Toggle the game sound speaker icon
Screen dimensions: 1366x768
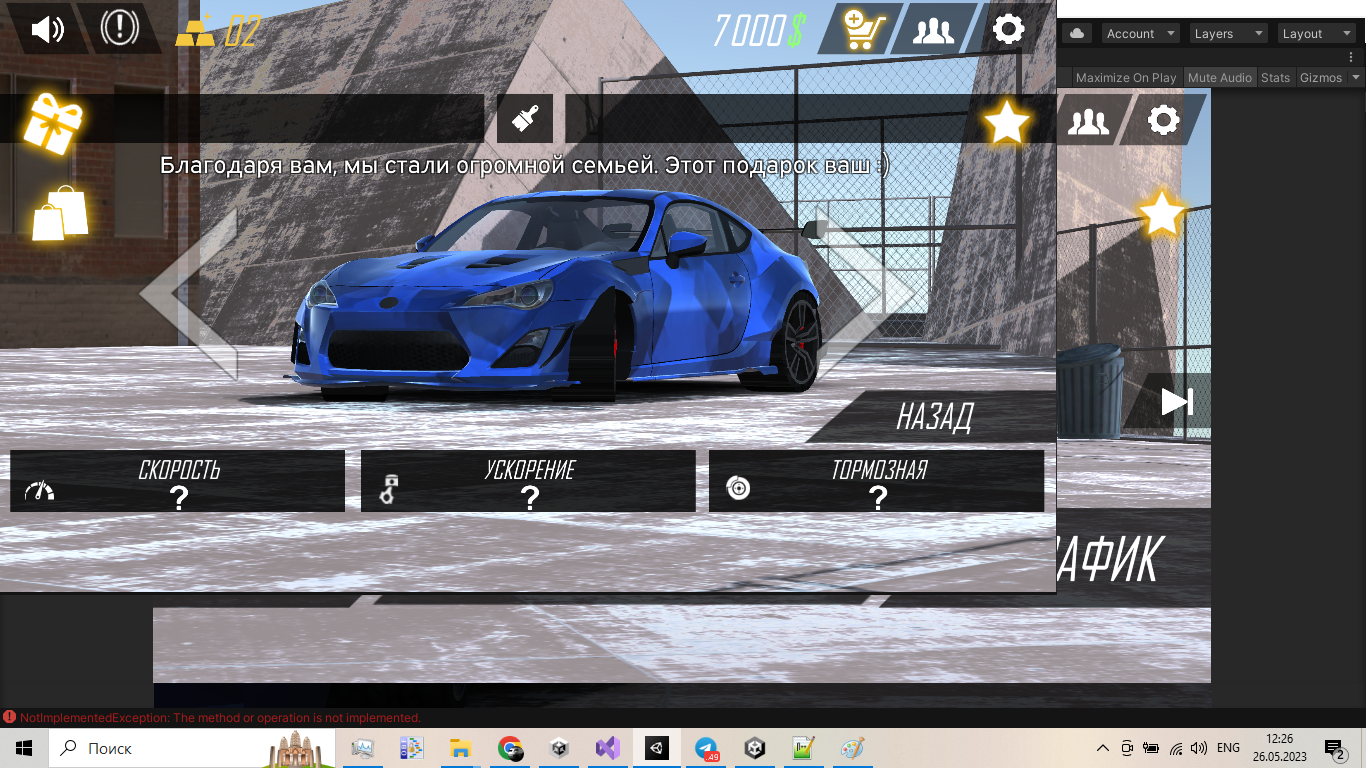pos(47,29)
